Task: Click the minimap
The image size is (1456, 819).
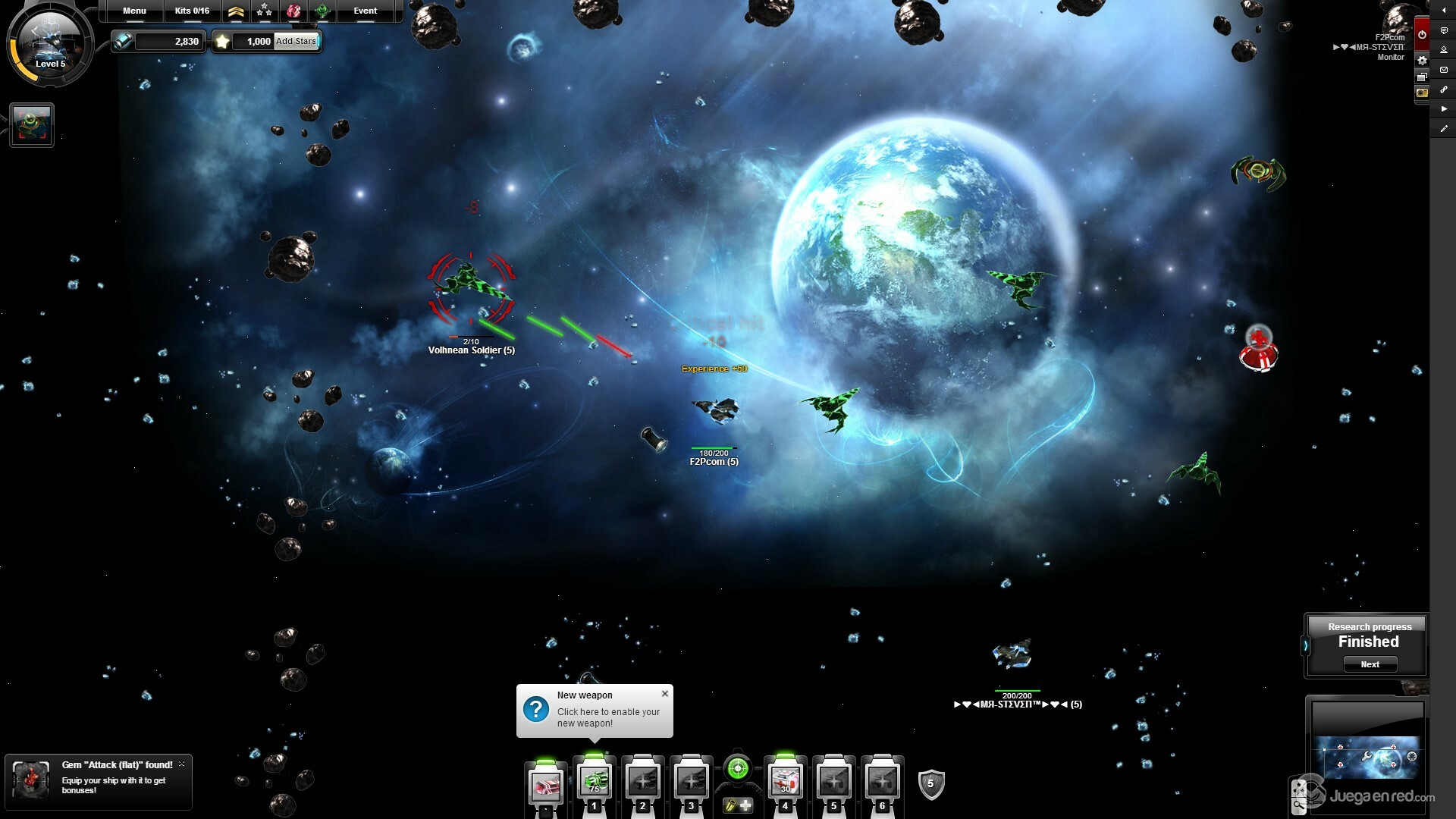Action: click(1367, 756)
